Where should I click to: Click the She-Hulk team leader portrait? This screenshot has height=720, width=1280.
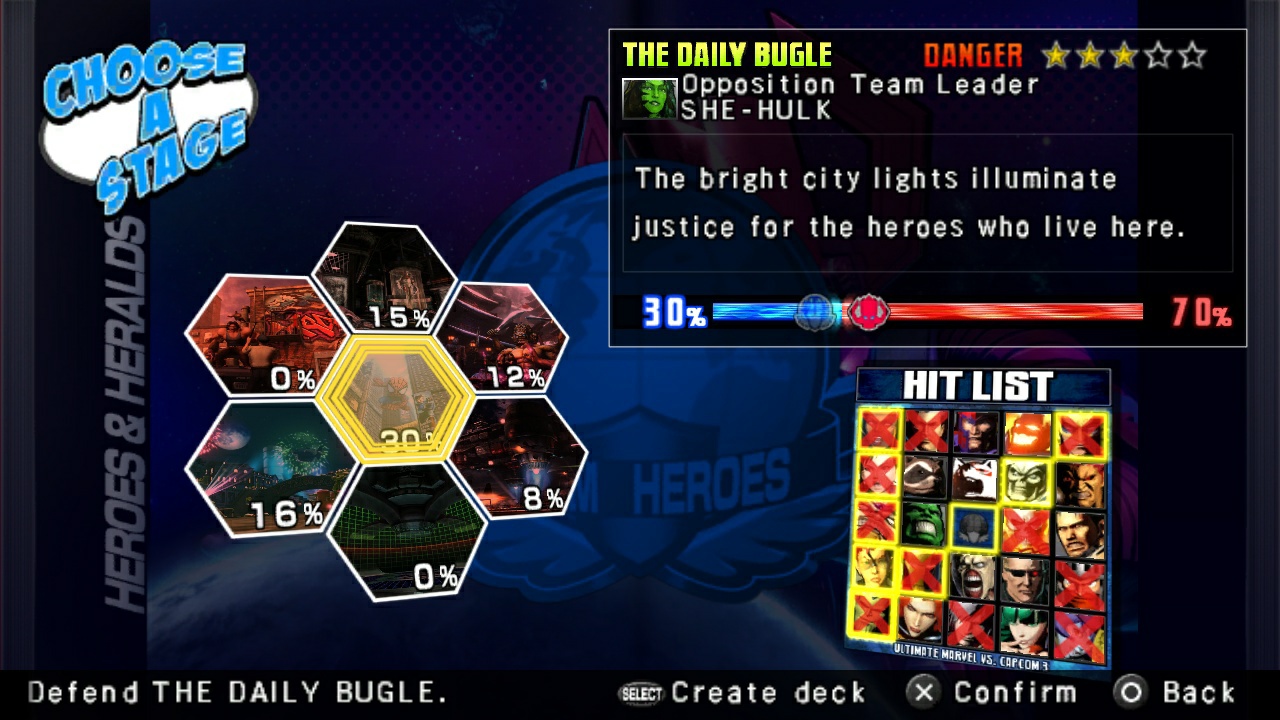652,97
